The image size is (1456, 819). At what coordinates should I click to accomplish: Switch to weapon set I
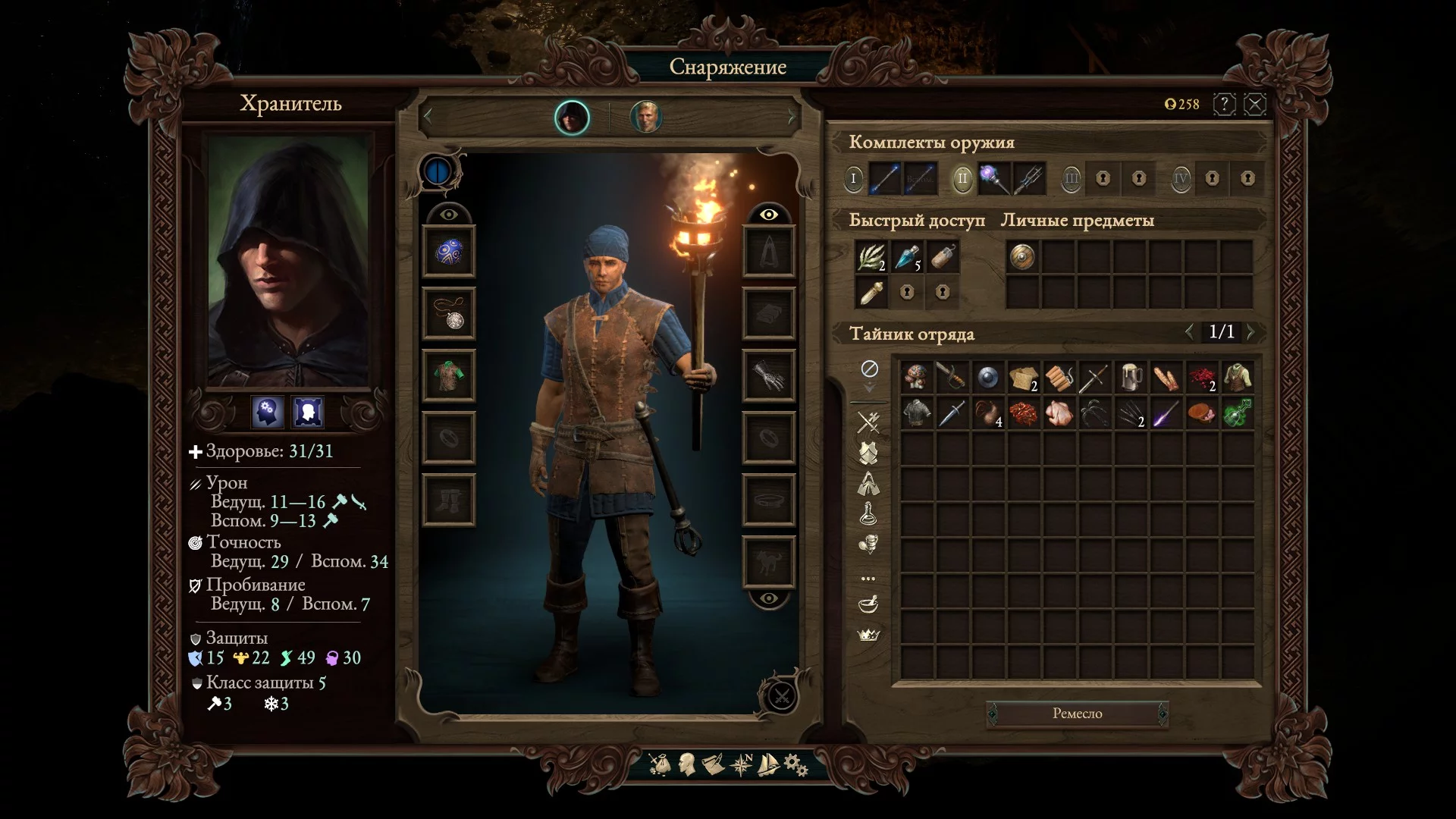point(853,179)
